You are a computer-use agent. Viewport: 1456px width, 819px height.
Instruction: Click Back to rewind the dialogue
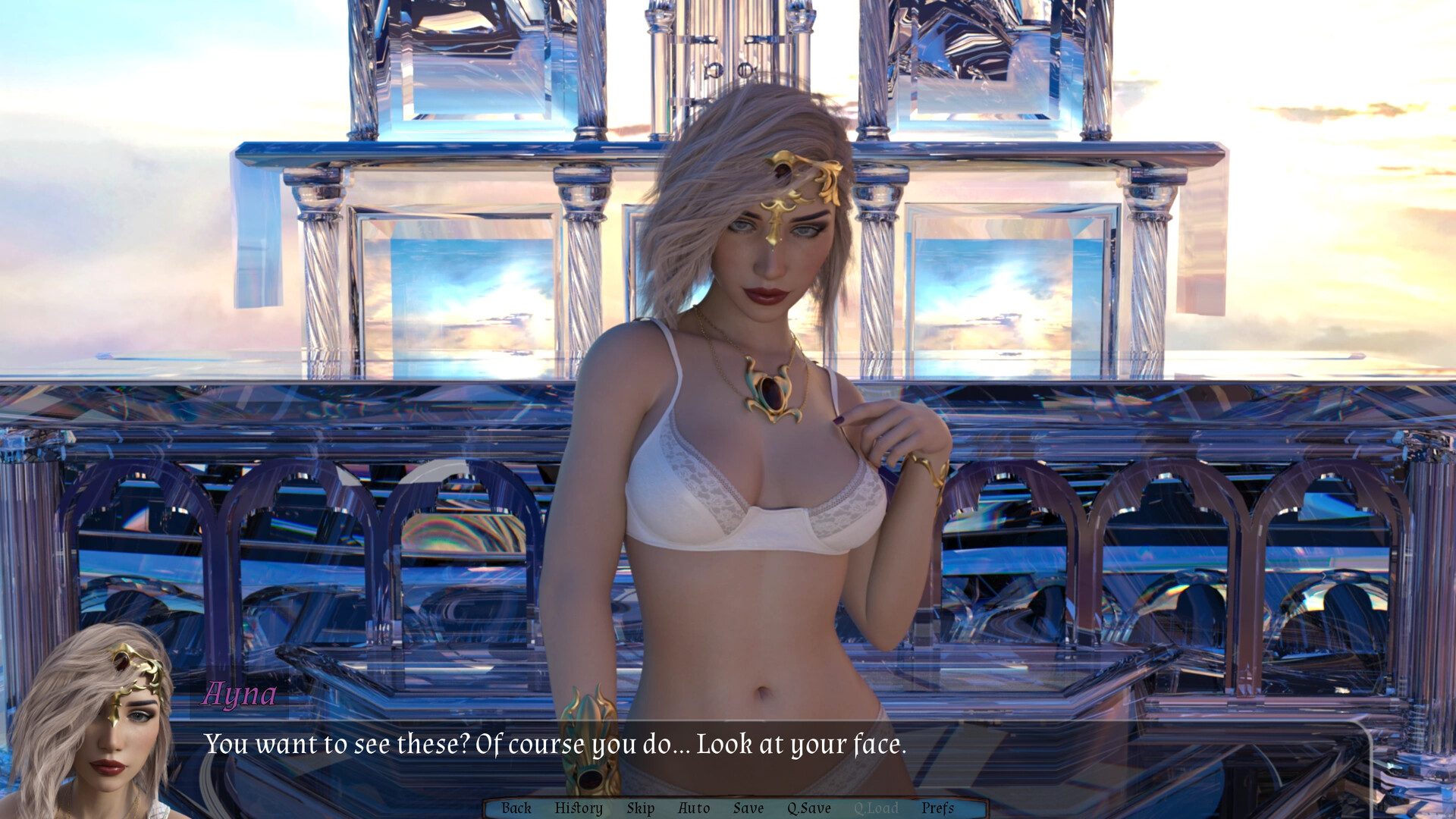[516, 808]
